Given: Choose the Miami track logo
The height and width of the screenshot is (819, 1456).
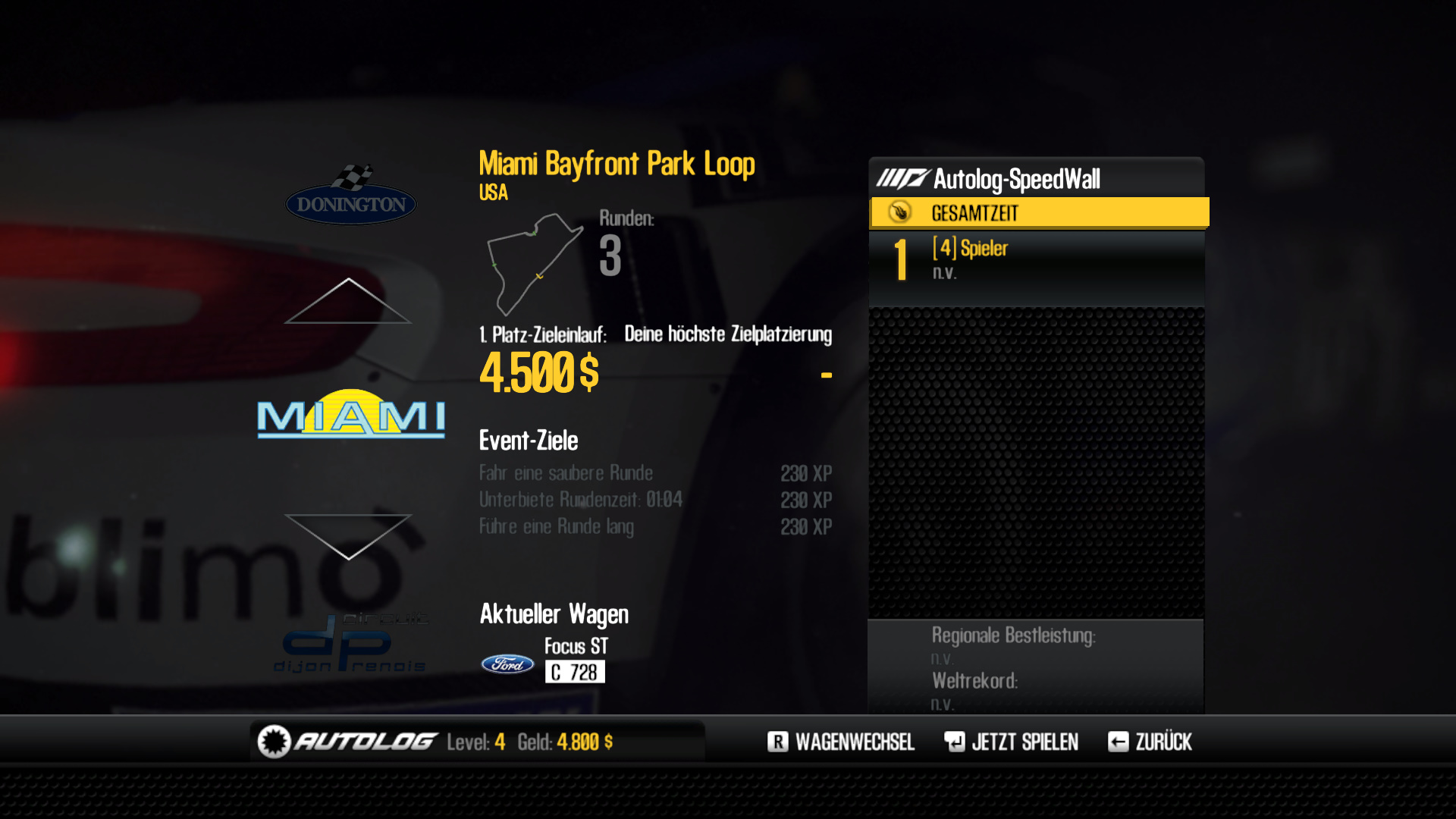Looking at the screenshot, I should 351,414.
